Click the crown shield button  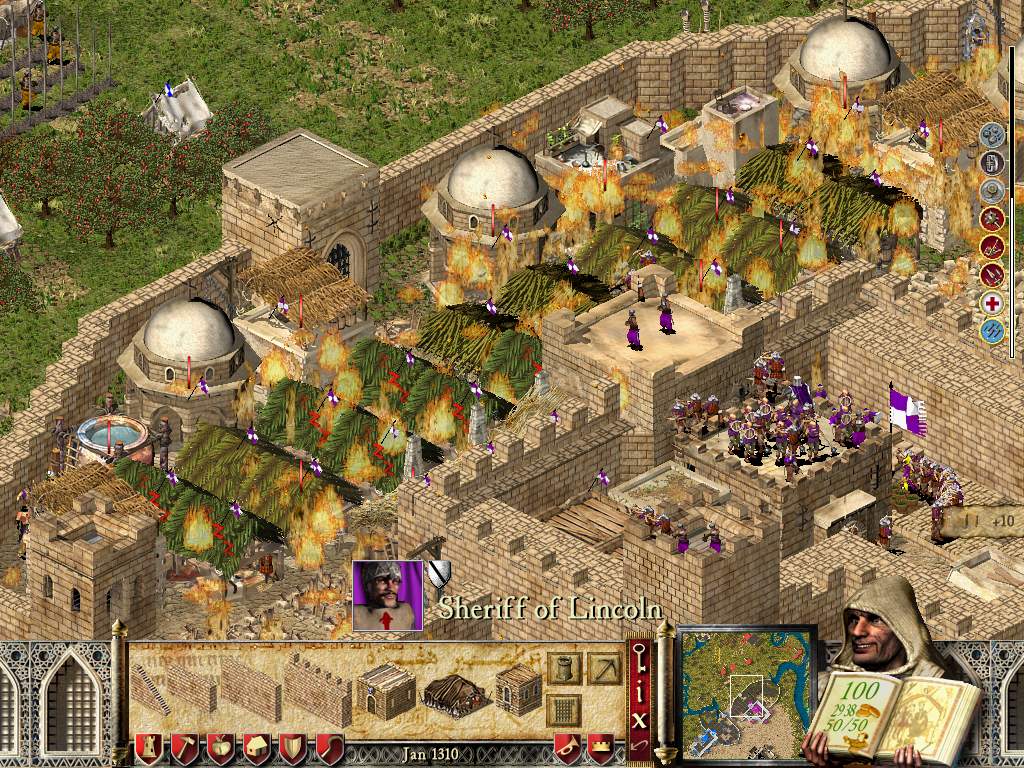(600, 747)
